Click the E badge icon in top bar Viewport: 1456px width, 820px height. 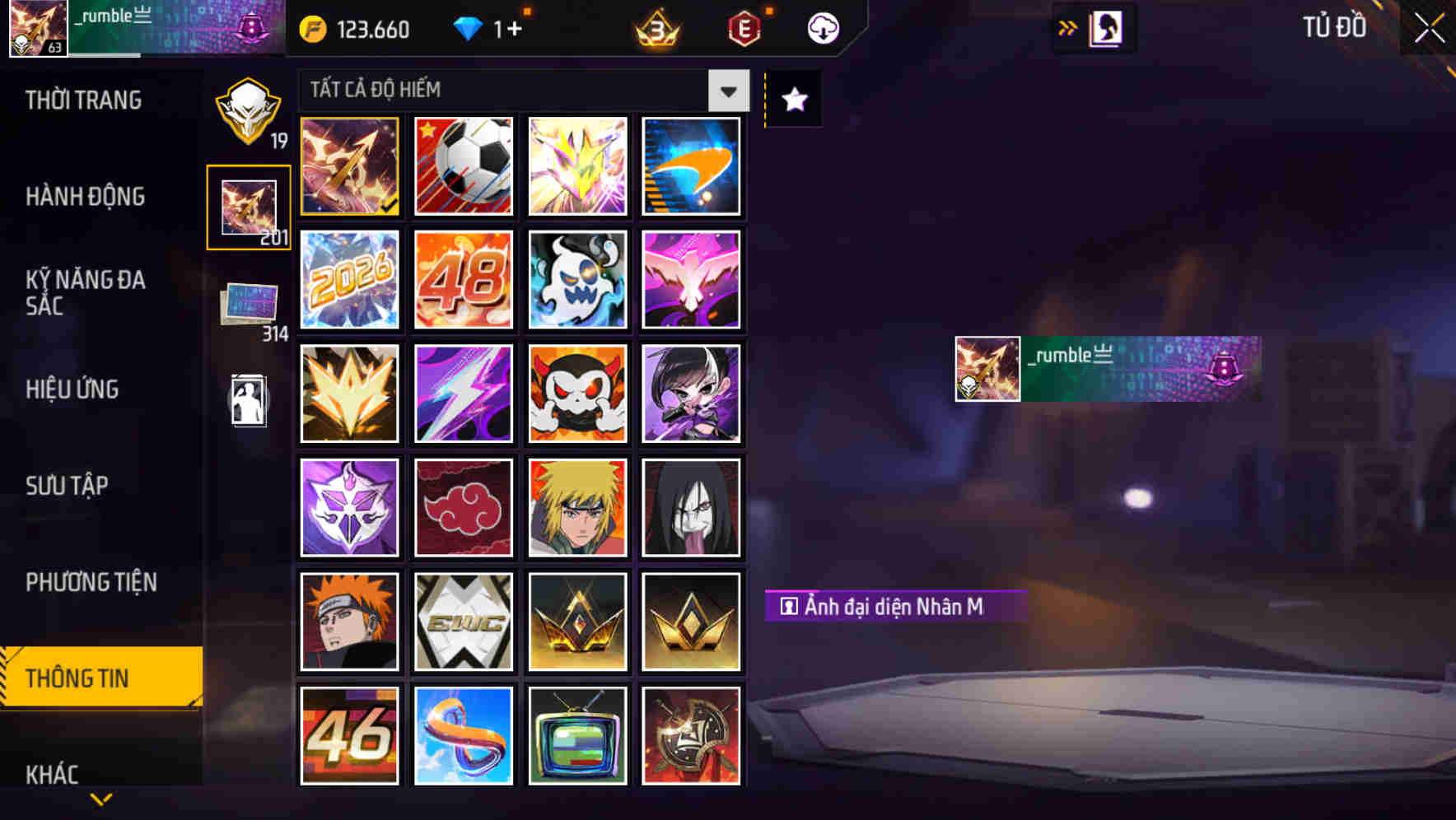(744, 28)
